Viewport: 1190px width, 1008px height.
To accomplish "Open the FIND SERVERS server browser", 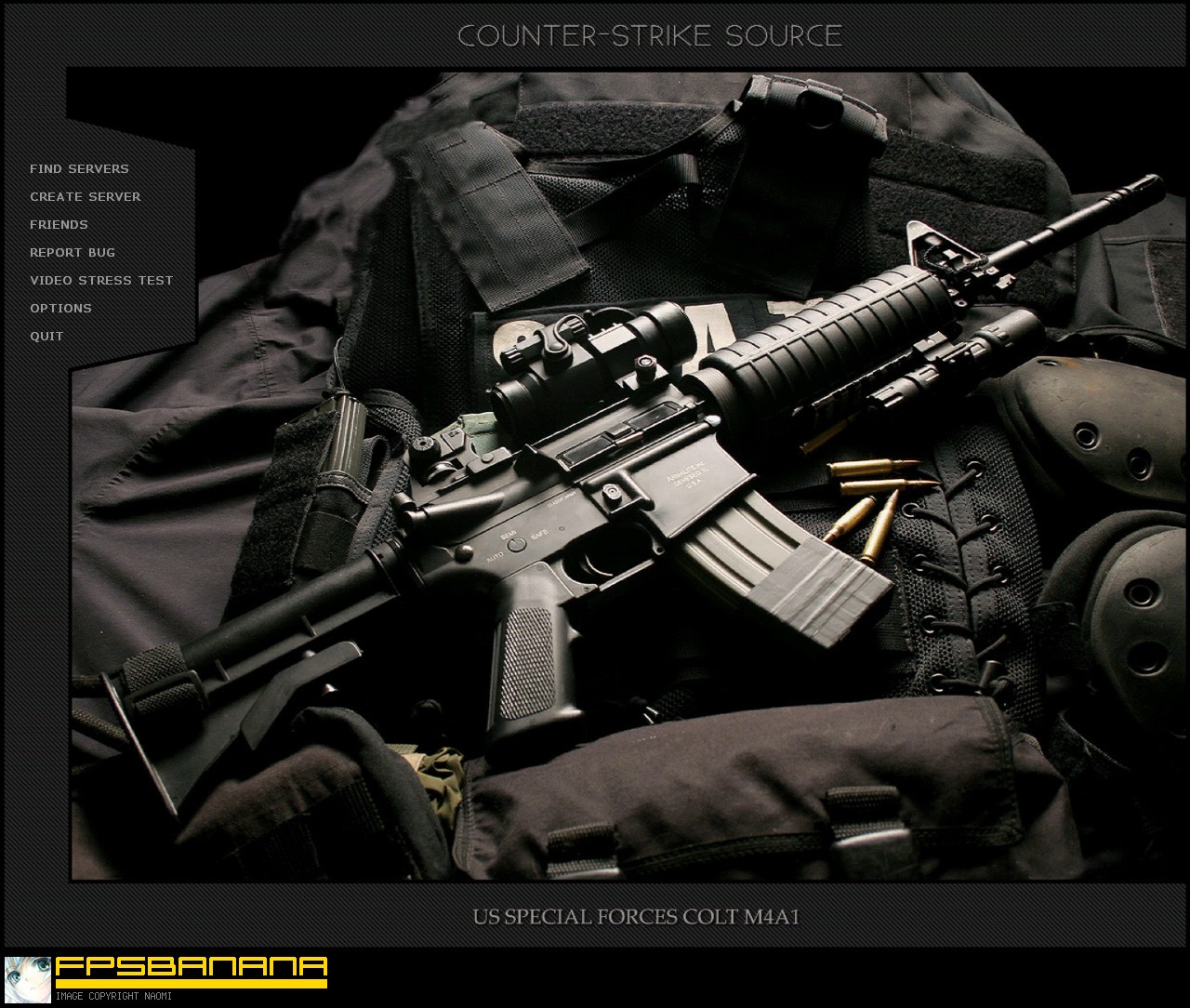I will pyautogui.click(x=79, y=168).
